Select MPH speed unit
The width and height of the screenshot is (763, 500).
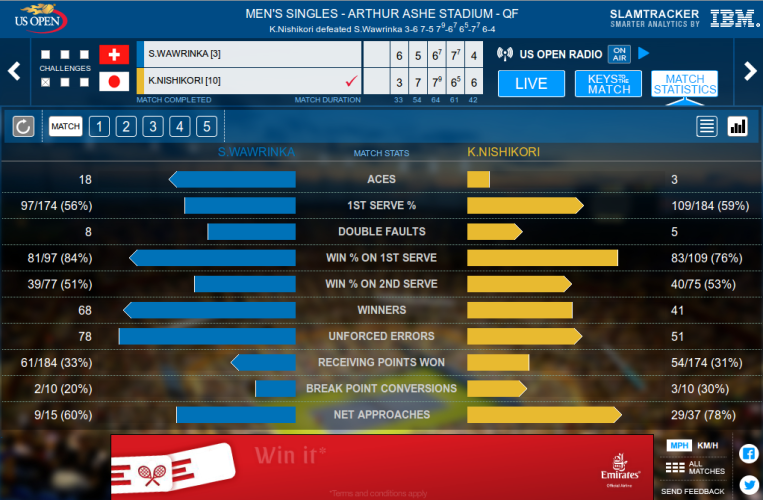tap(679, 445)
